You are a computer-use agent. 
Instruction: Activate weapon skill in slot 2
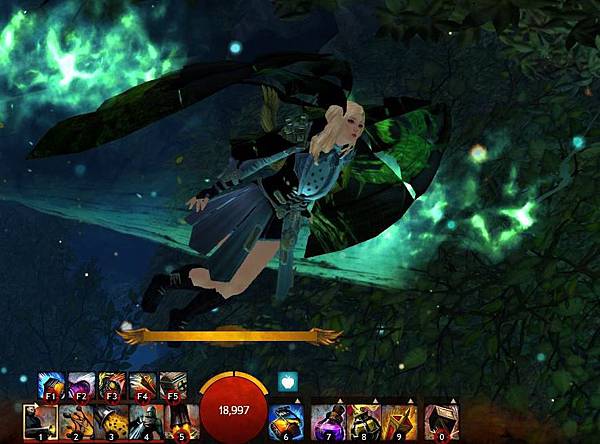(x=75, y=422)
